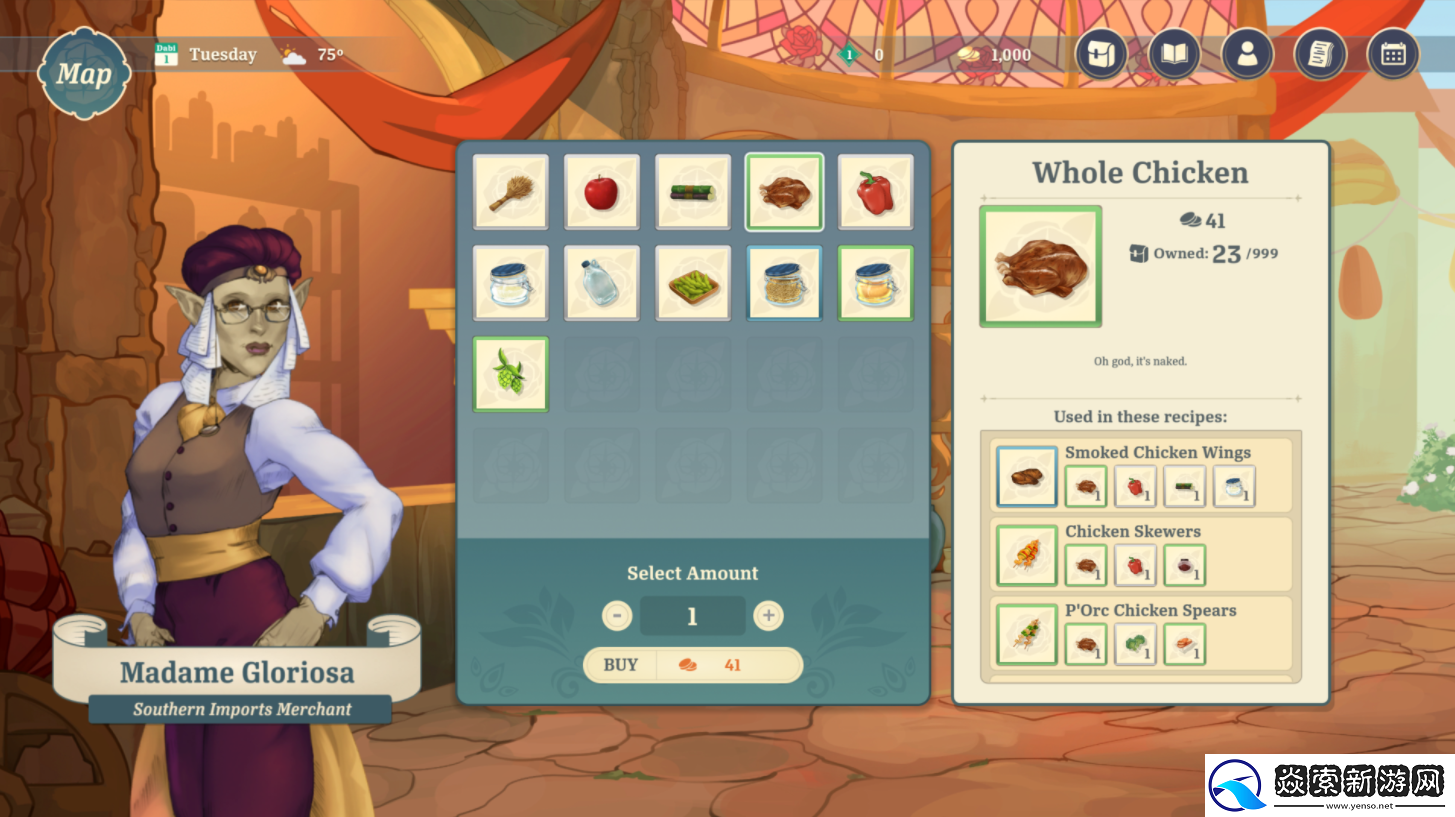Viewport: 1455px width, 817px height.
Task: Open the character profile icon
Action: point(1247,54)
